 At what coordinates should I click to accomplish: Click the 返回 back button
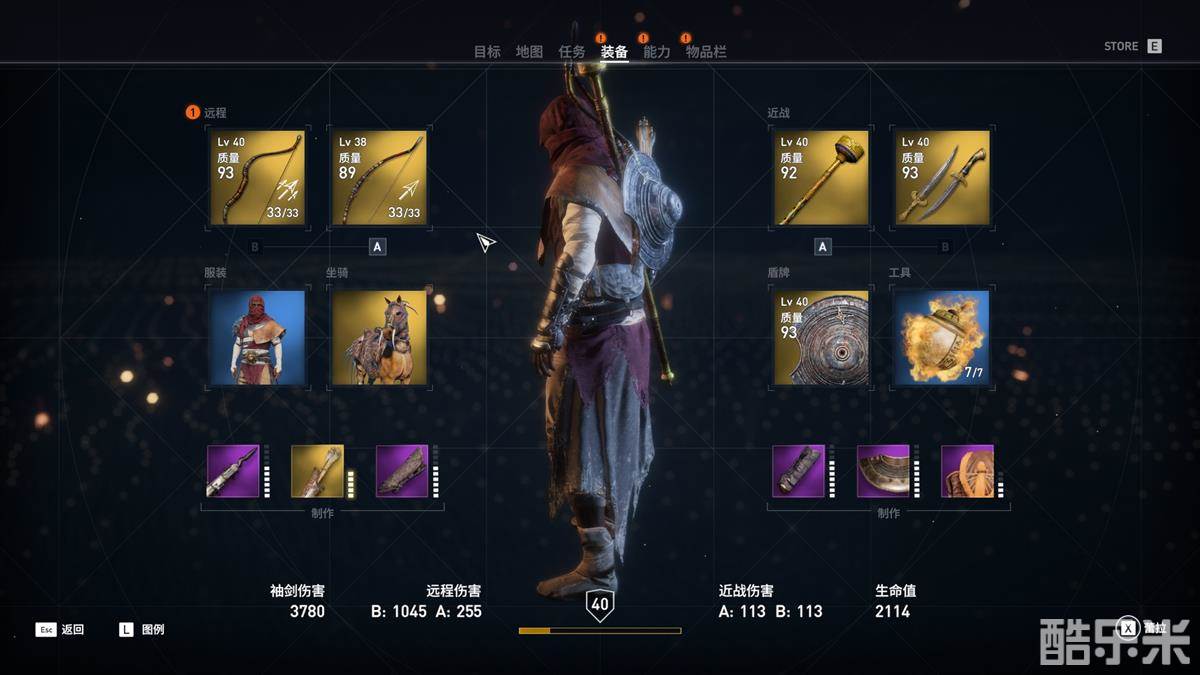click(61, 630)
